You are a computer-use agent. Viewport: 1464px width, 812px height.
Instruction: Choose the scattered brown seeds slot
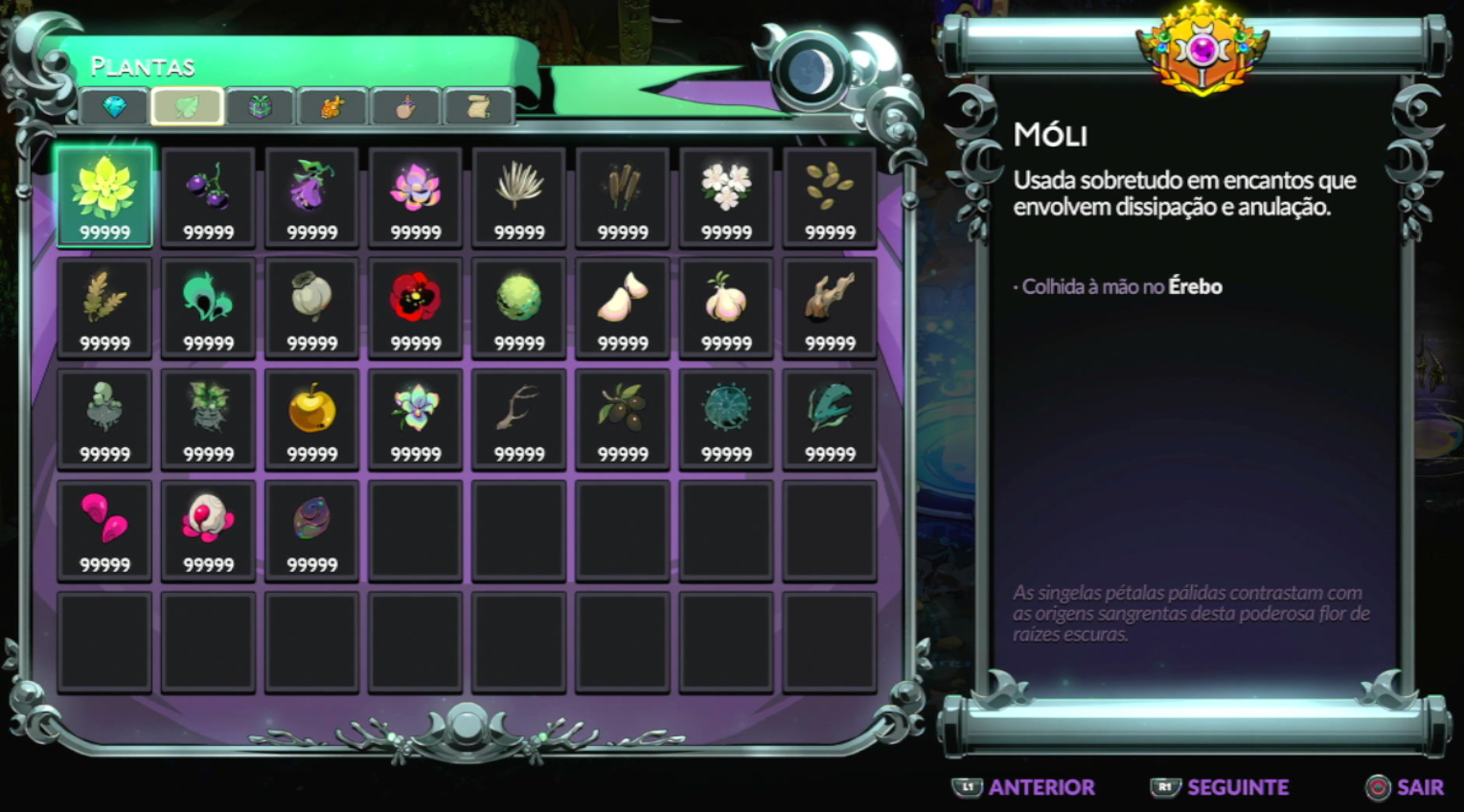(830, 197)
